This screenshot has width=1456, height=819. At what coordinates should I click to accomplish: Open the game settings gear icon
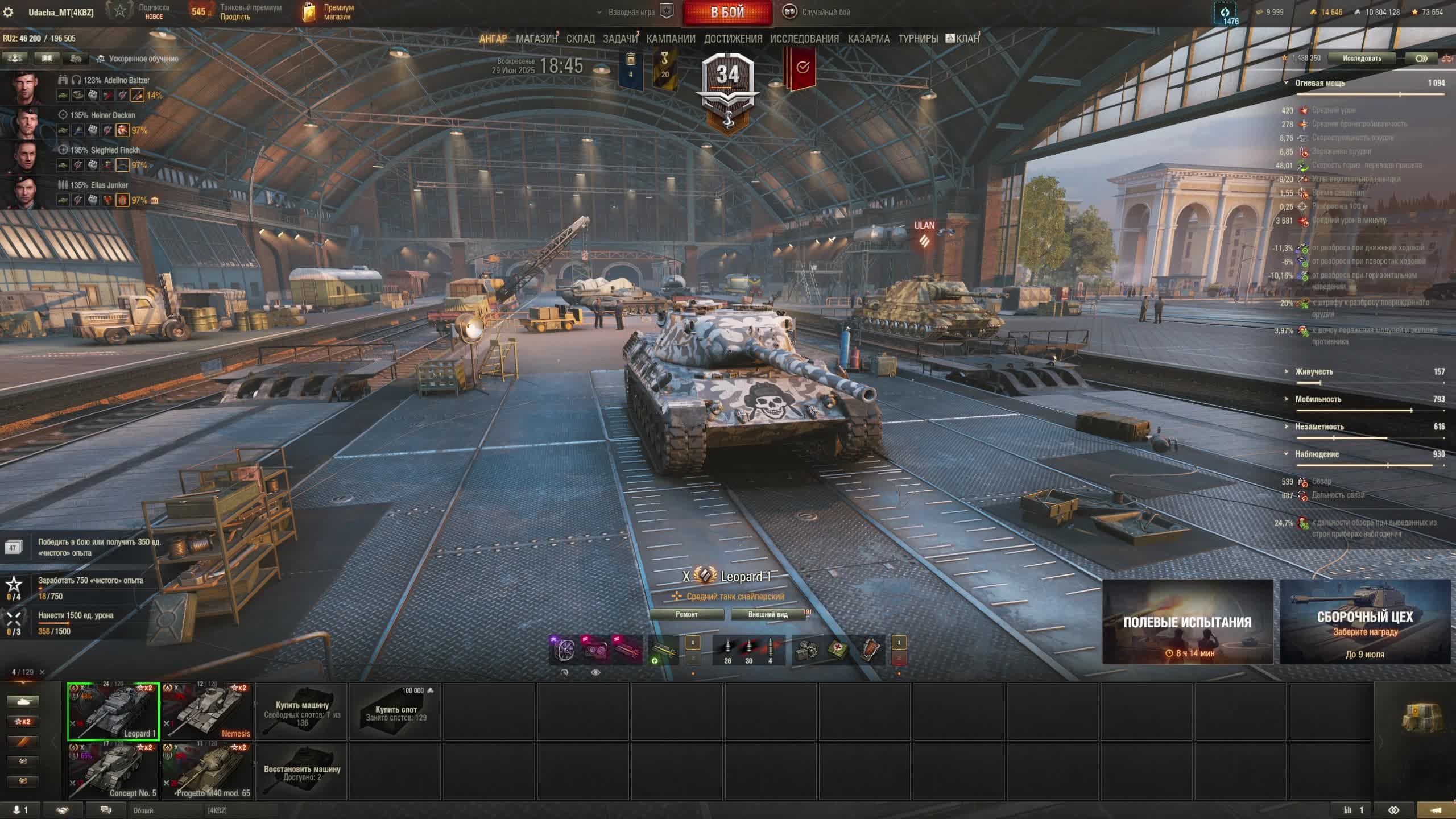(9, 13)
